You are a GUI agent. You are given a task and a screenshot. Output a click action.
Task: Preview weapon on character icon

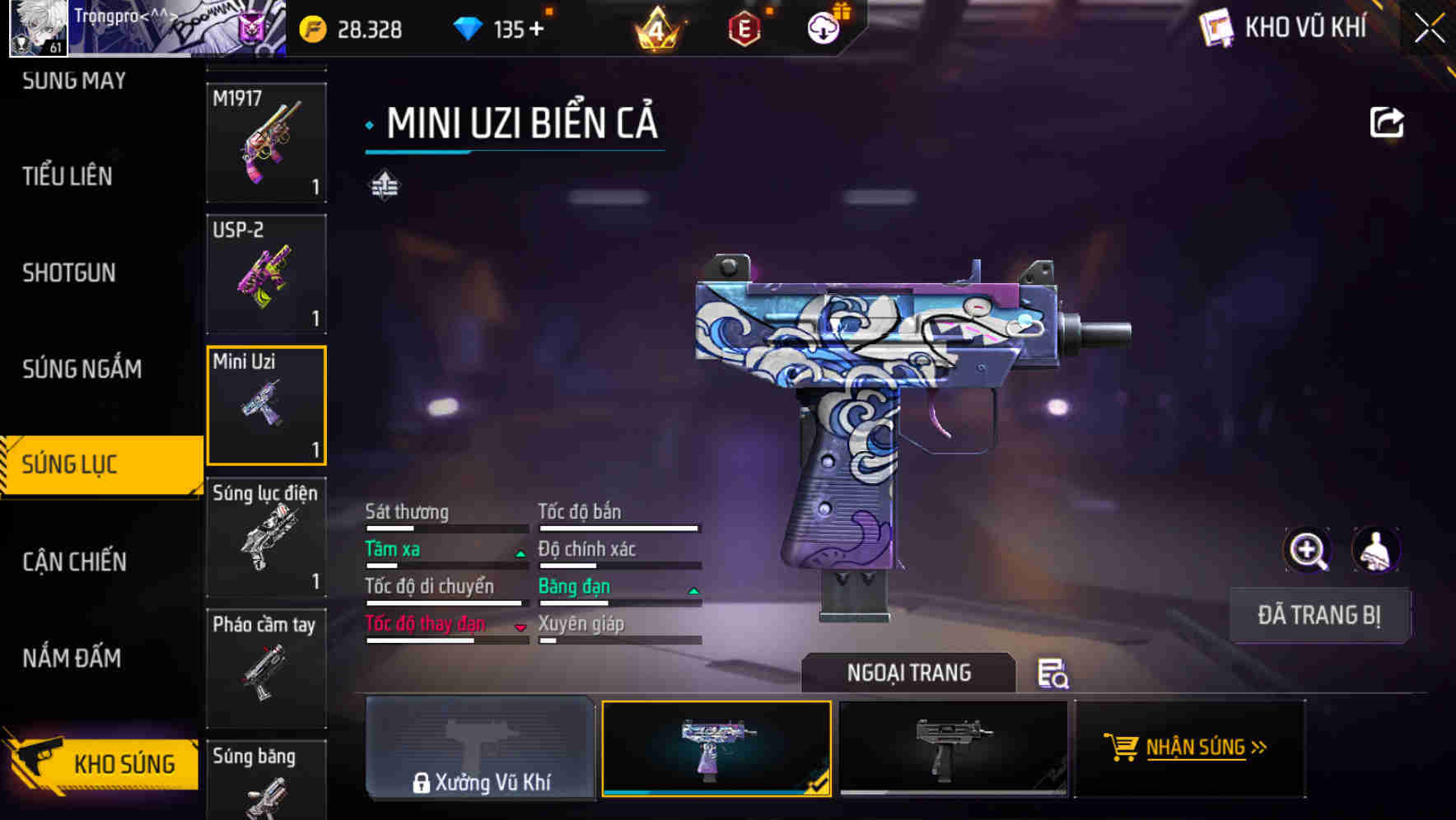pos(1375,550)
